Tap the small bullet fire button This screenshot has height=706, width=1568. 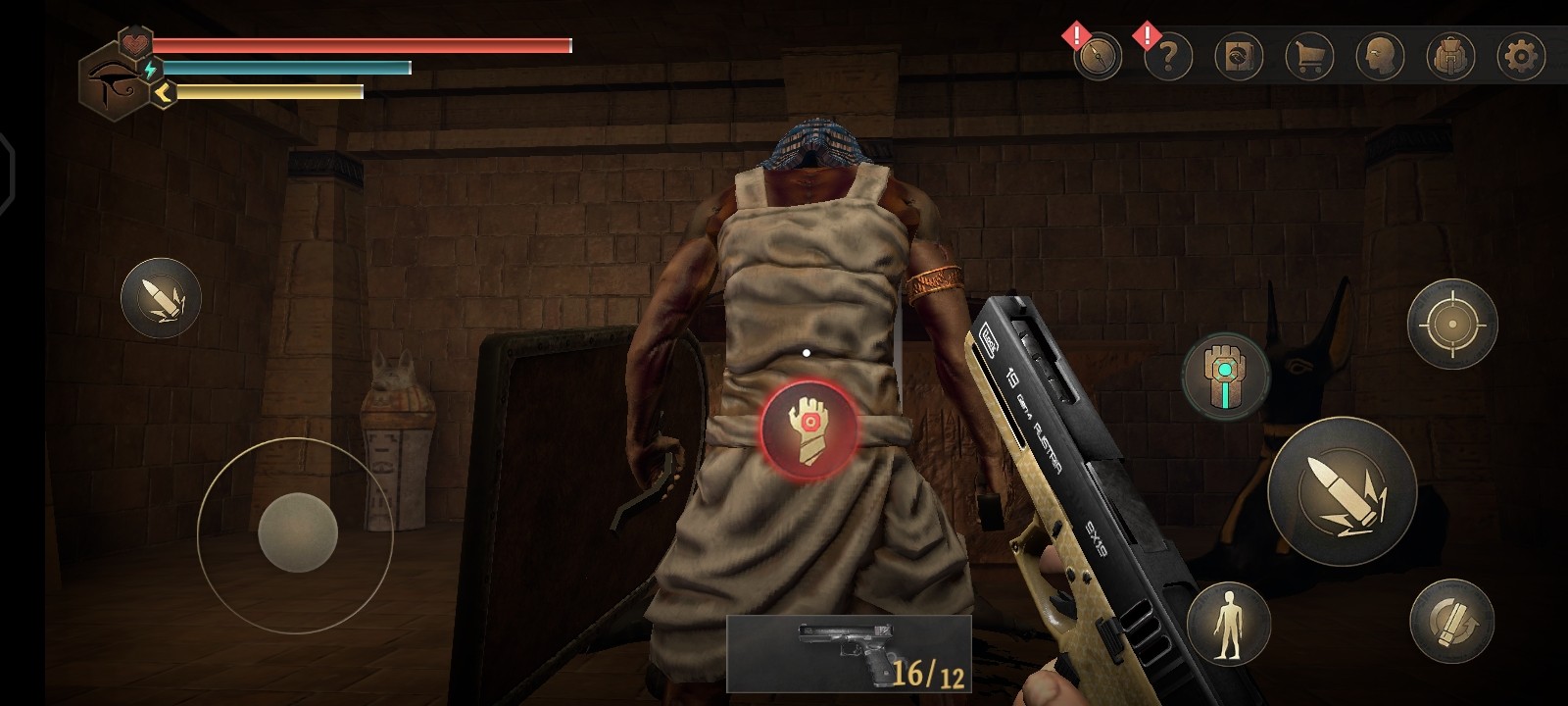click(x=161, y=298)
